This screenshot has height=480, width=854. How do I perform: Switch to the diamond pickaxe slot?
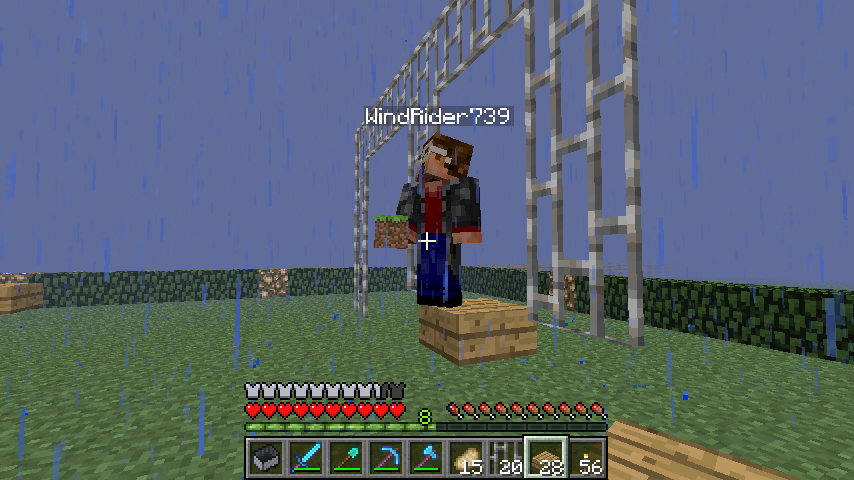click(385, 458)
